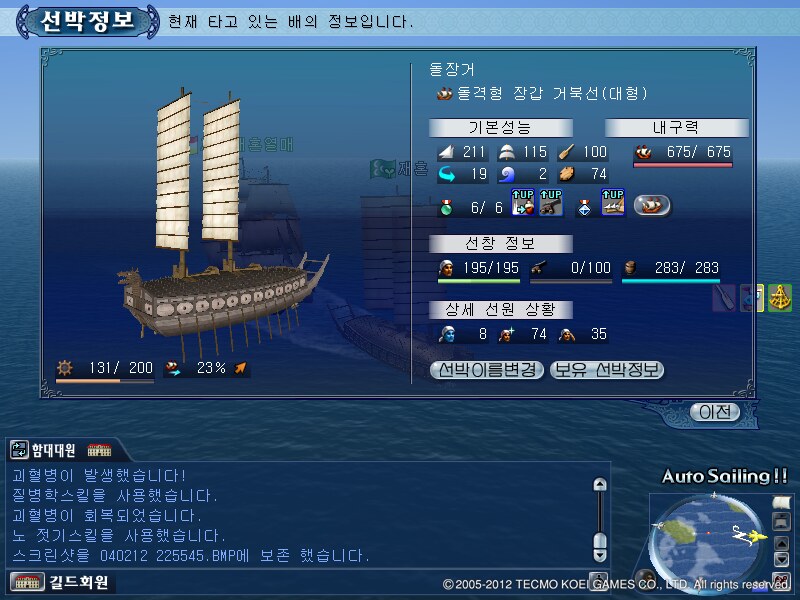The image size is (800, 600).
Task: Activate the golden sextant skill icon
Action: pyautogui.click(x=780, y=298)
